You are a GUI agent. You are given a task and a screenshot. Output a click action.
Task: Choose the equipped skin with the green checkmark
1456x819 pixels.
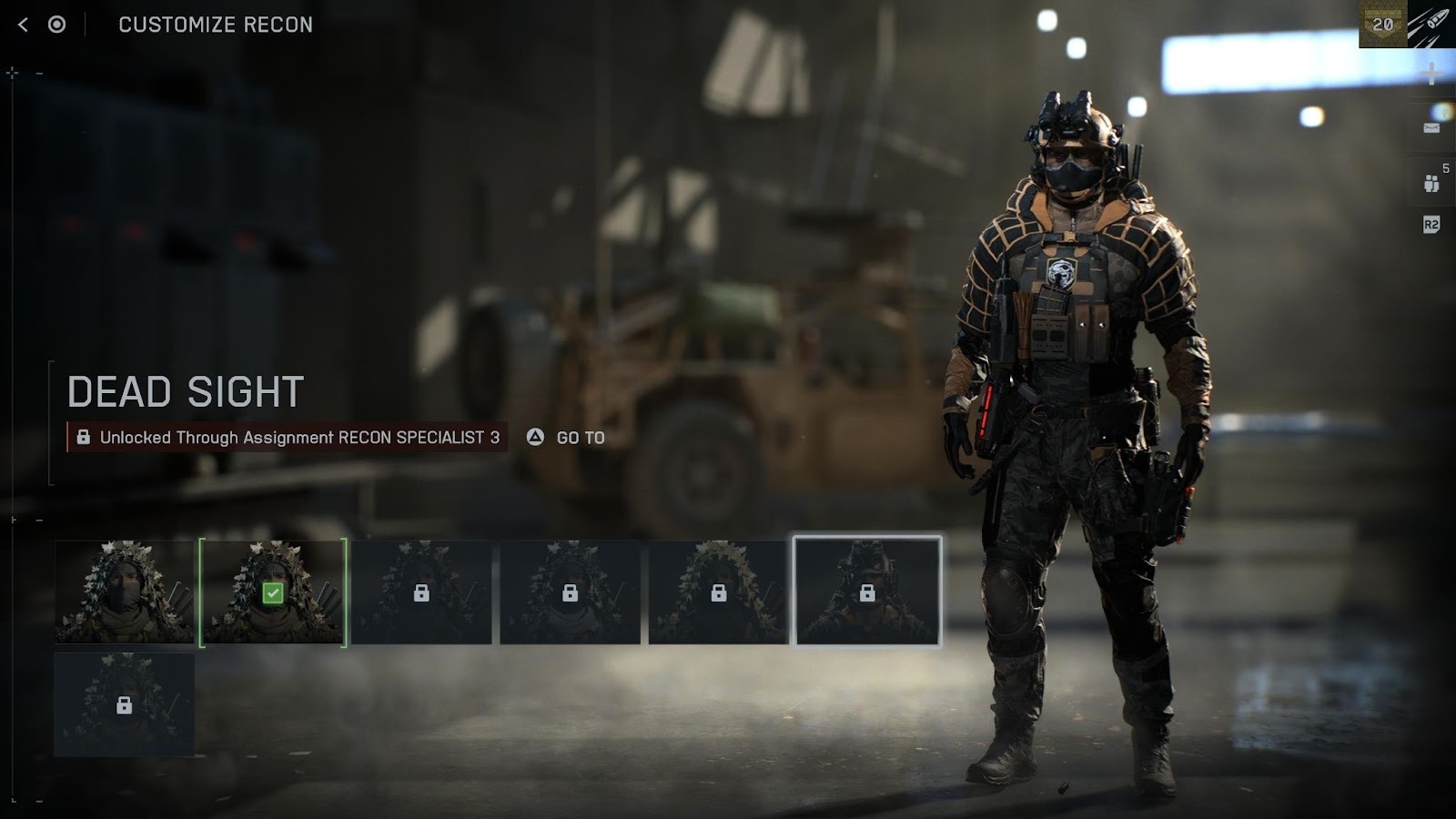[x=272, y=592]
